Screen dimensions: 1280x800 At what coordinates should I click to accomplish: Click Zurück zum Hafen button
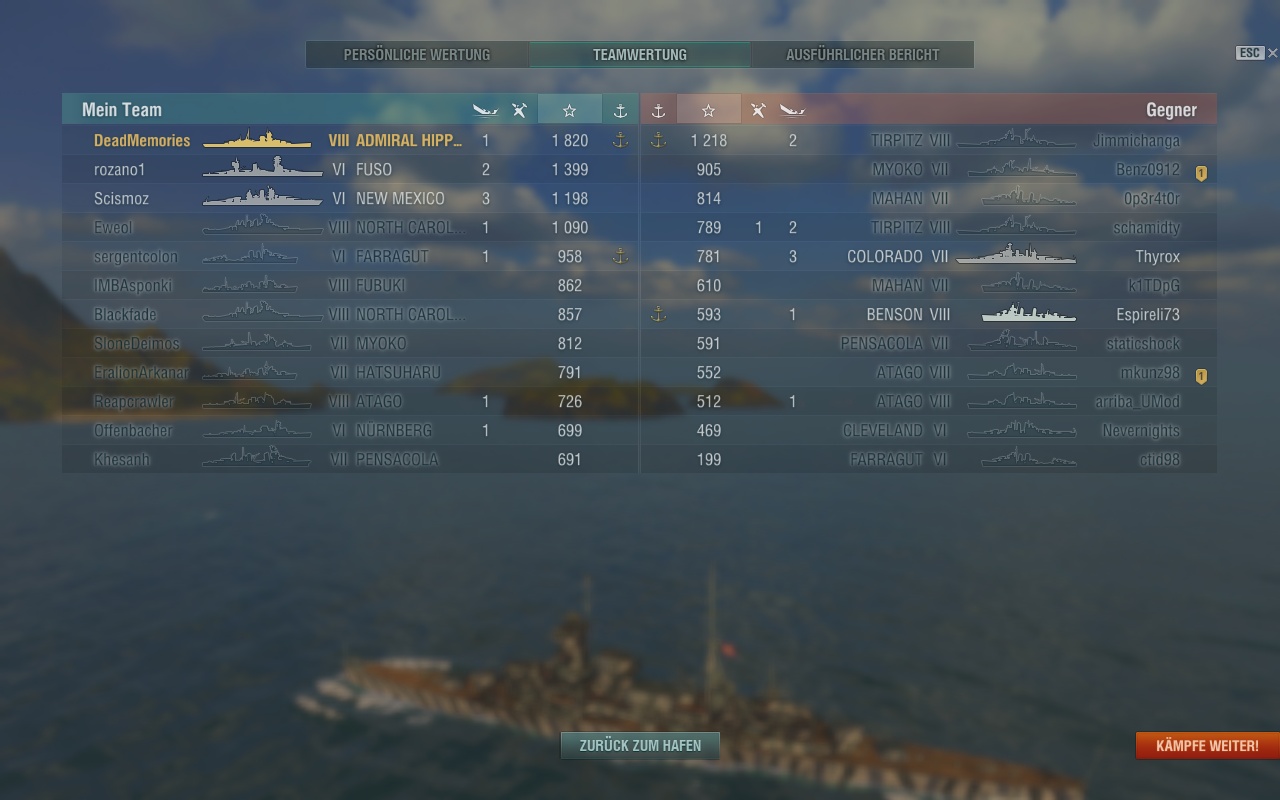point(640,745)
